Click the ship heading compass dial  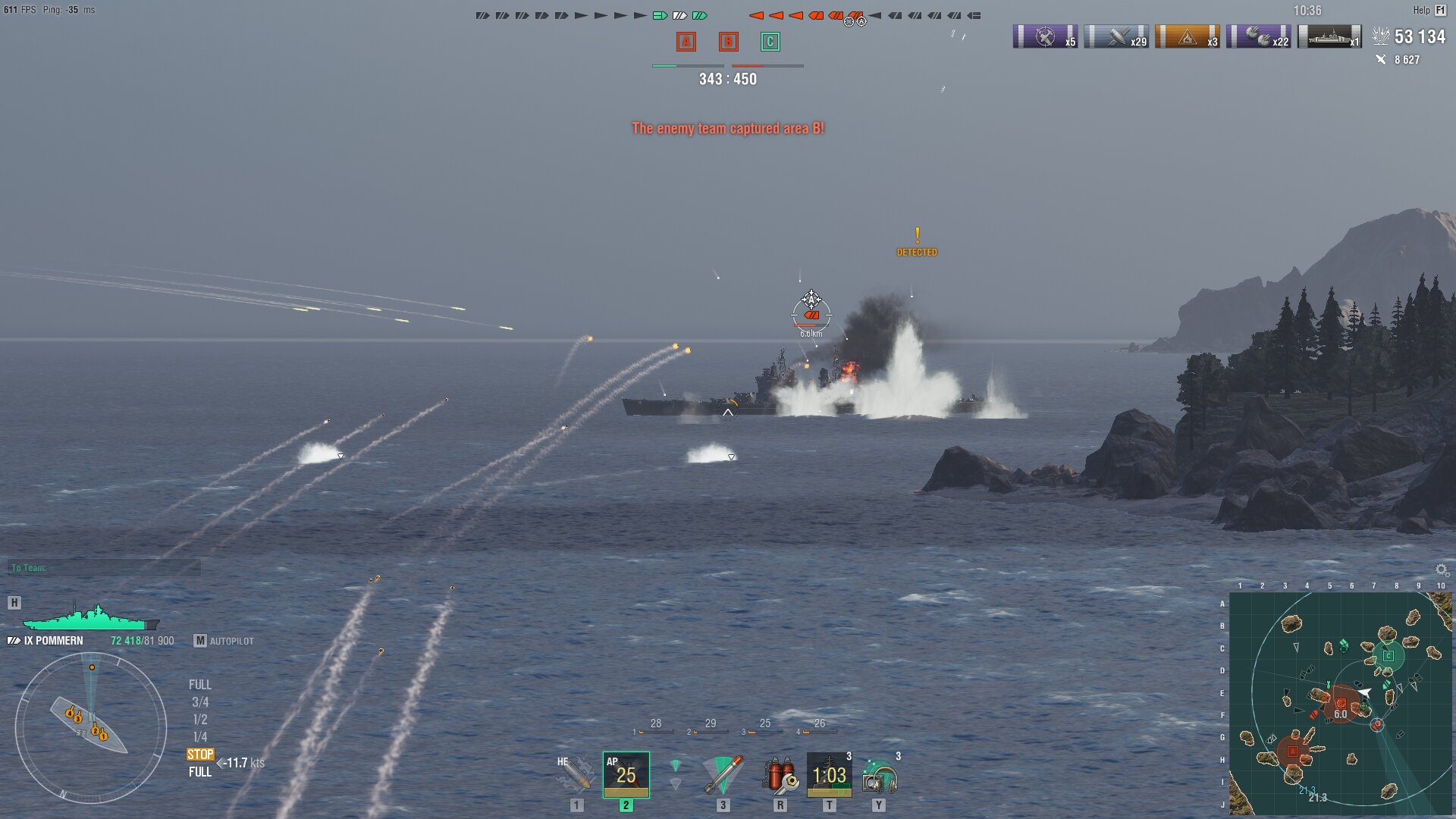click(91, 728)
